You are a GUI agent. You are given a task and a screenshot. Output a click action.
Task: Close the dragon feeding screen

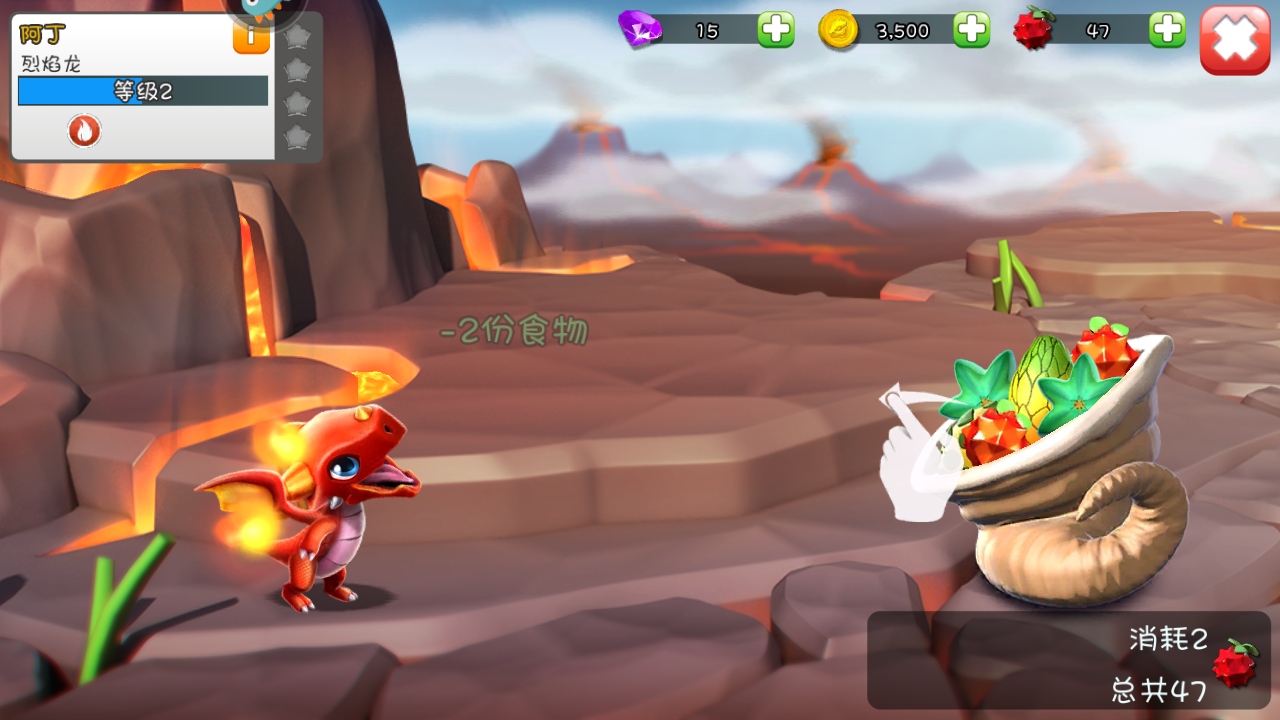tap(1235, 40)
